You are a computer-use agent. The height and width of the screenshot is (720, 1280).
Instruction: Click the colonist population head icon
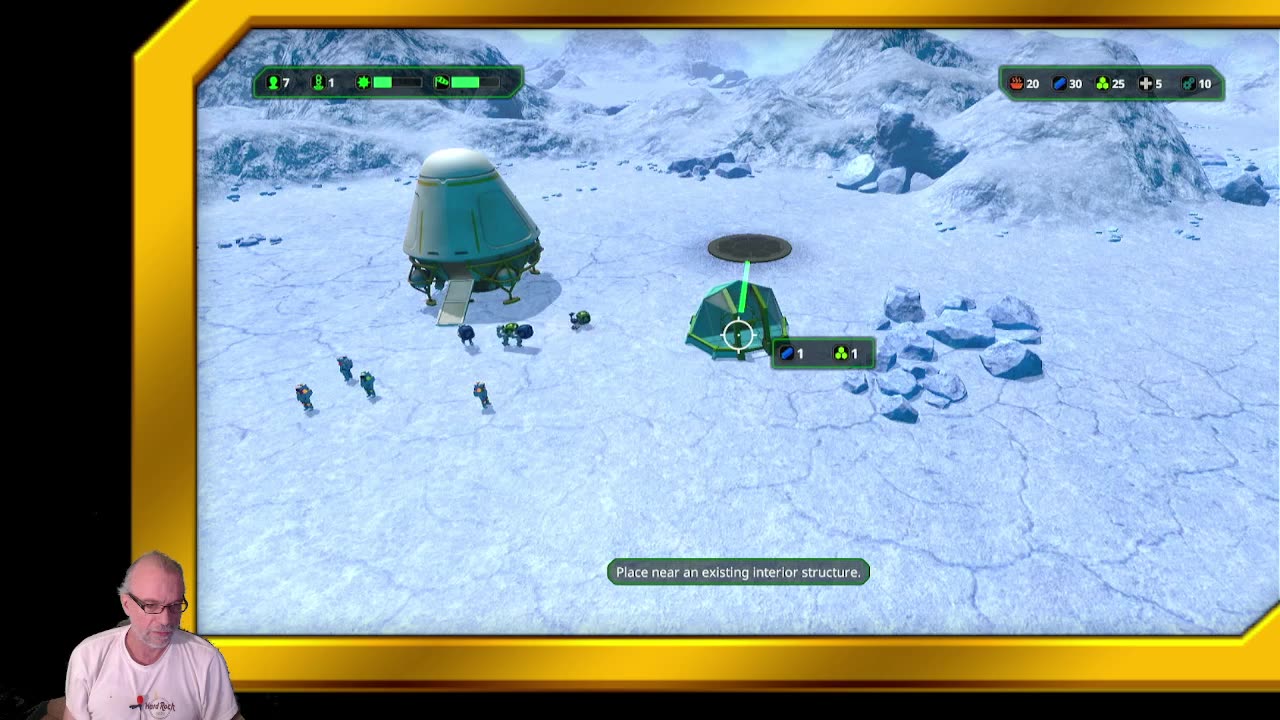(x=273, y=83)
